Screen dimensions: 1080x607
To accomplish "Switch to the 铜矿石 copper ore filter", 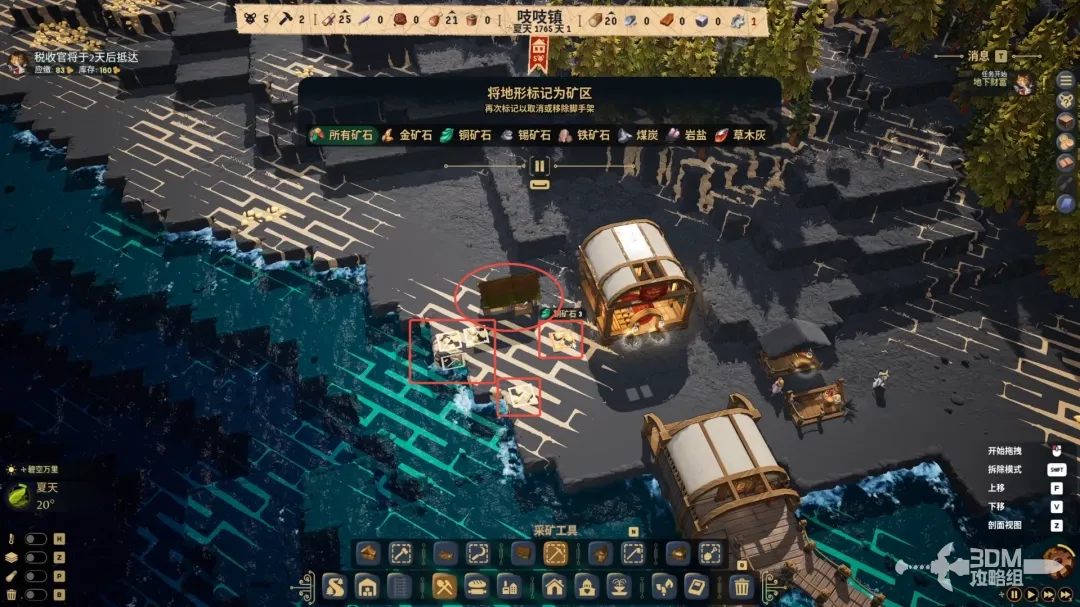I will tap(467, 135).
